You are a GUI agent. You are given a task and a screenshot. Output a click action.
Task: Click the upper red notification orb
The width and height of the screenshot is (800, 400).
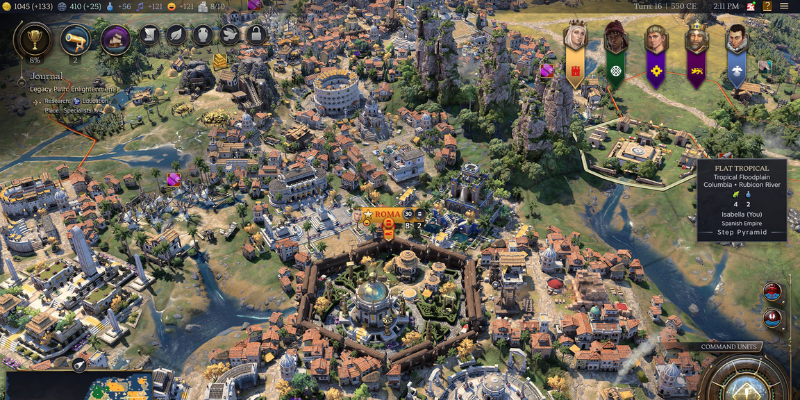773,292
